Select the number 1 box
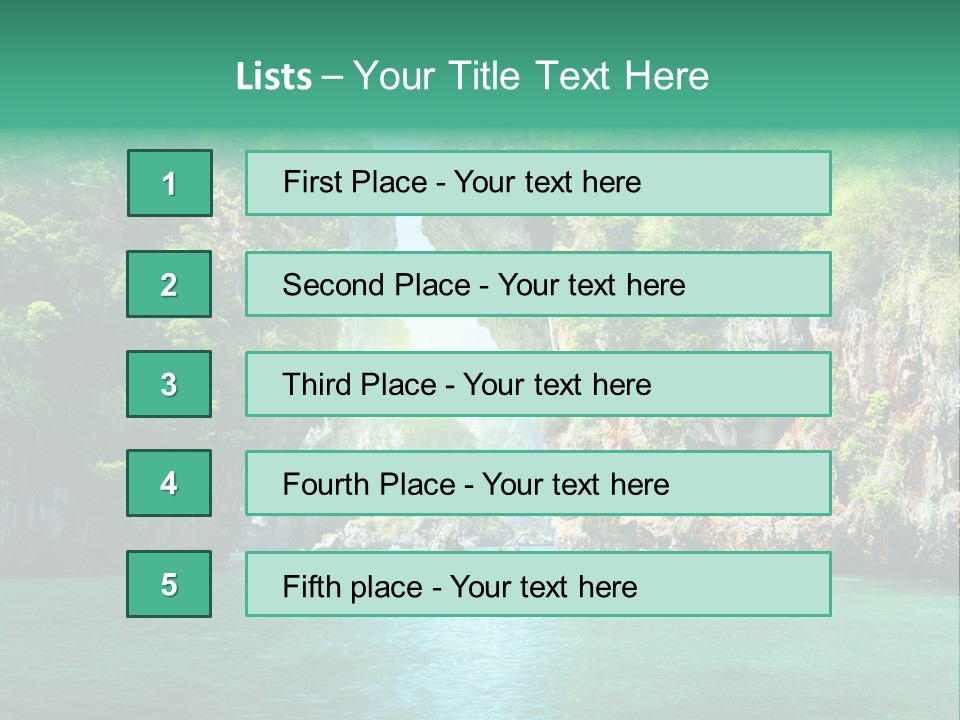This screenshot has height=720, width=960. tap(170, 183)
